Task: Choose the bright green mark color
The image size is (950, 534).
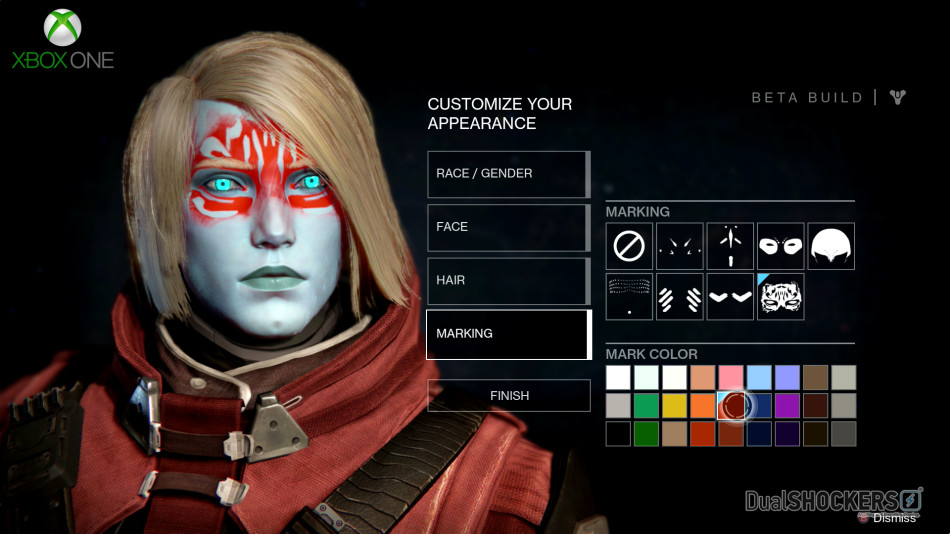Action: (646, 405)
